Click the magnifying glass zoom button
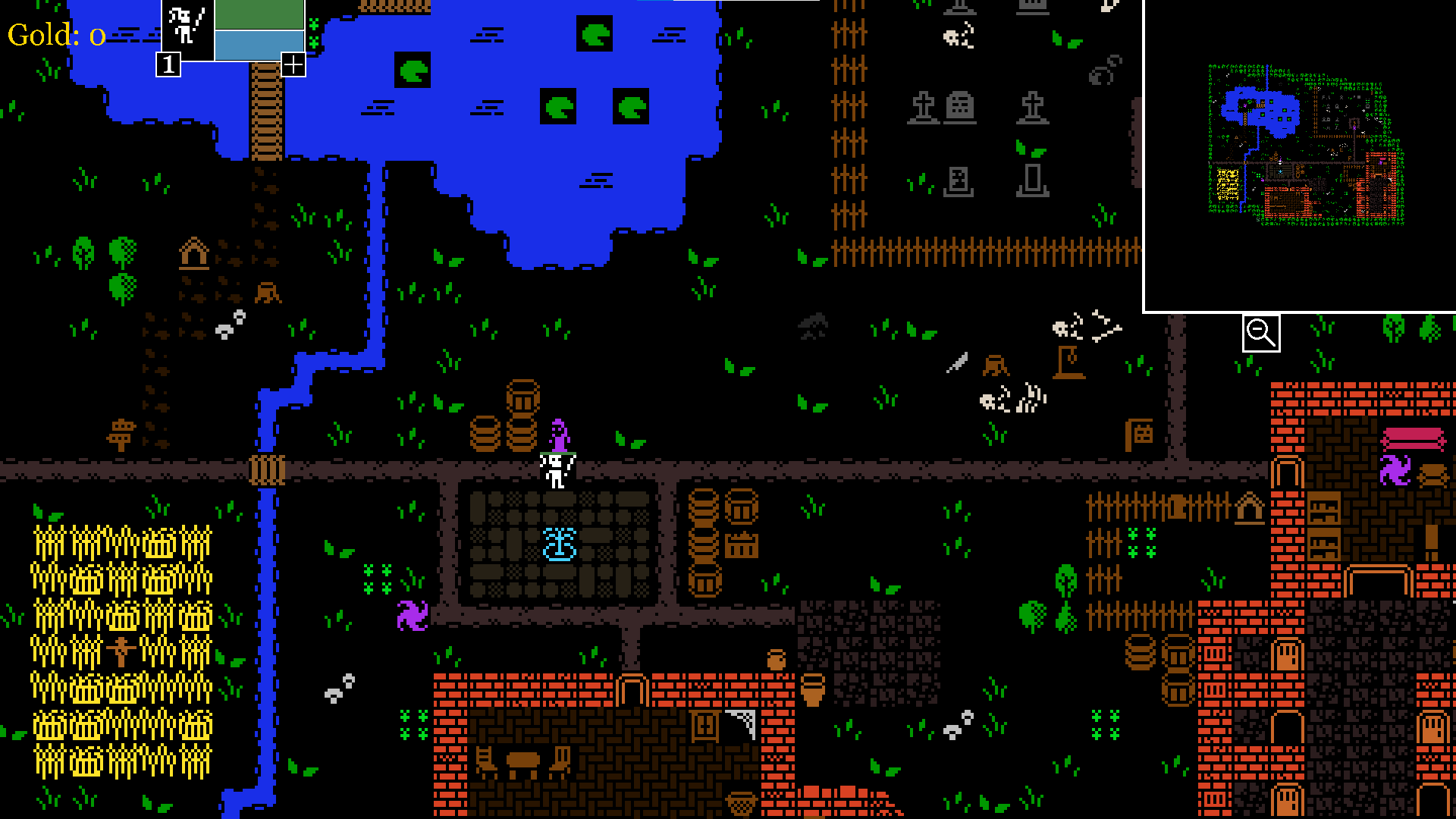 click(x=1261, y=333)
